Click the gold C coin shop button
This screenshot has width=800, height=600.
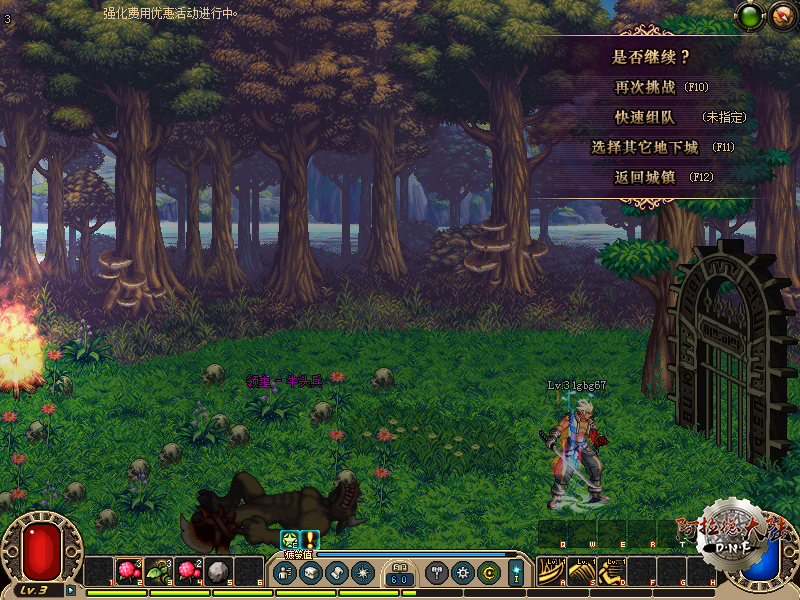(488, 573)
